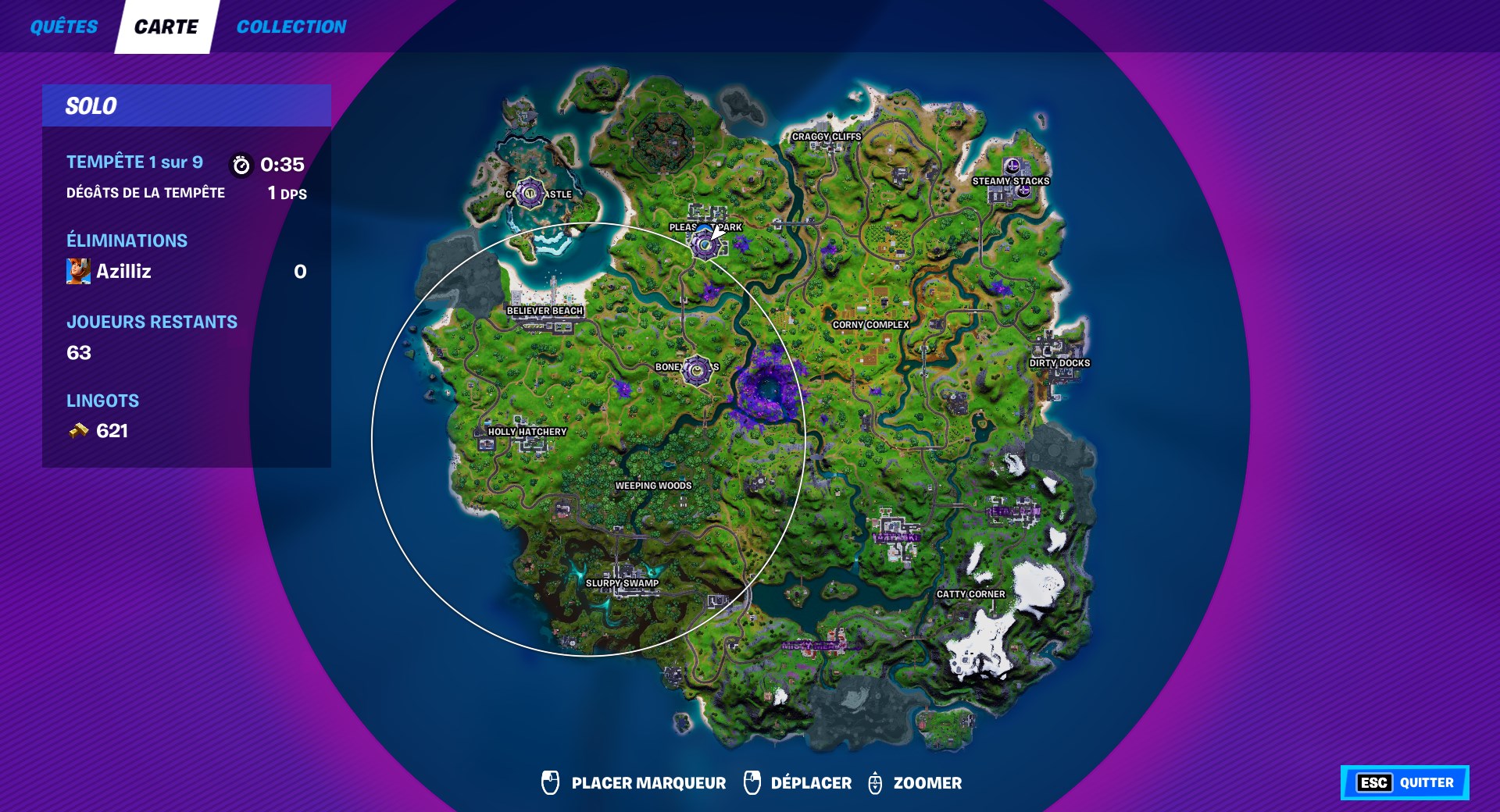Click the Pleasant Park landmark icon

705,246
